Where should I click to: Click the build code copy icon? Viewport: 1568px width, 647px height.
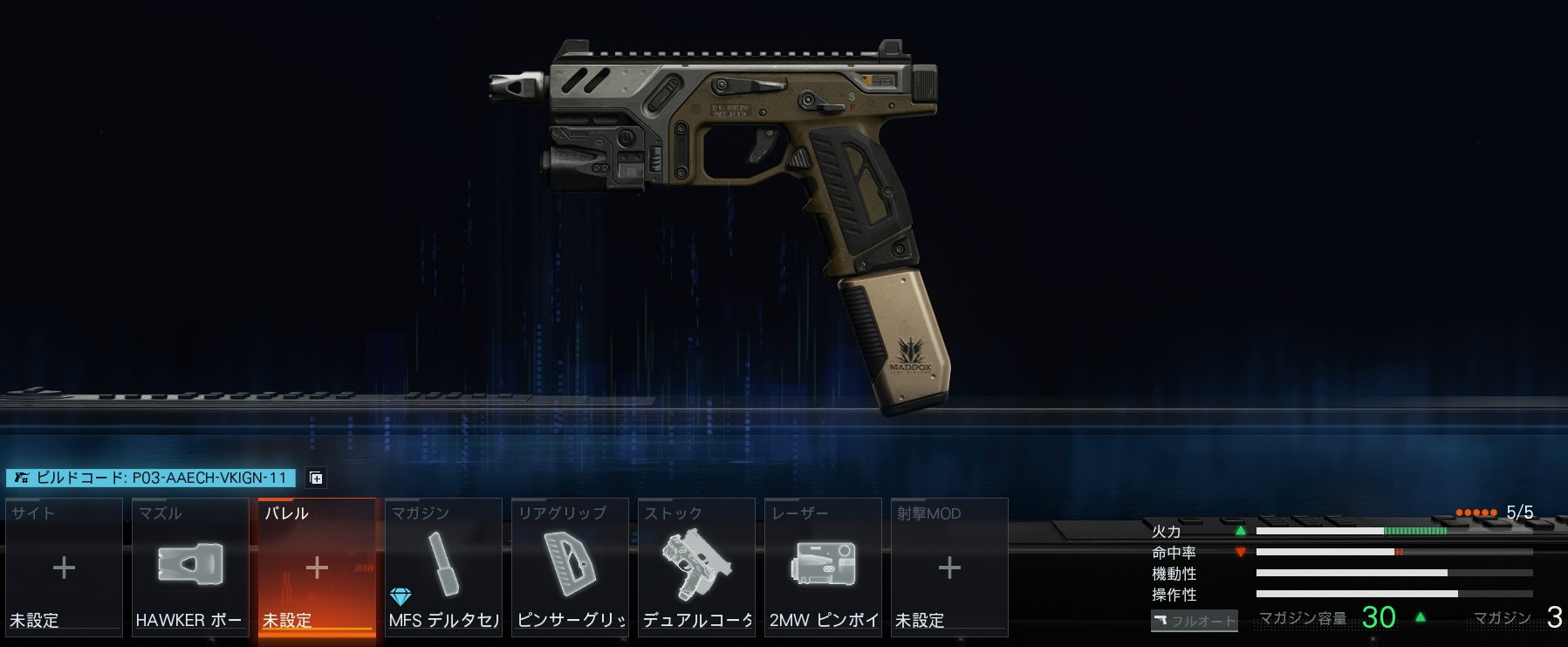coord(317,478)
